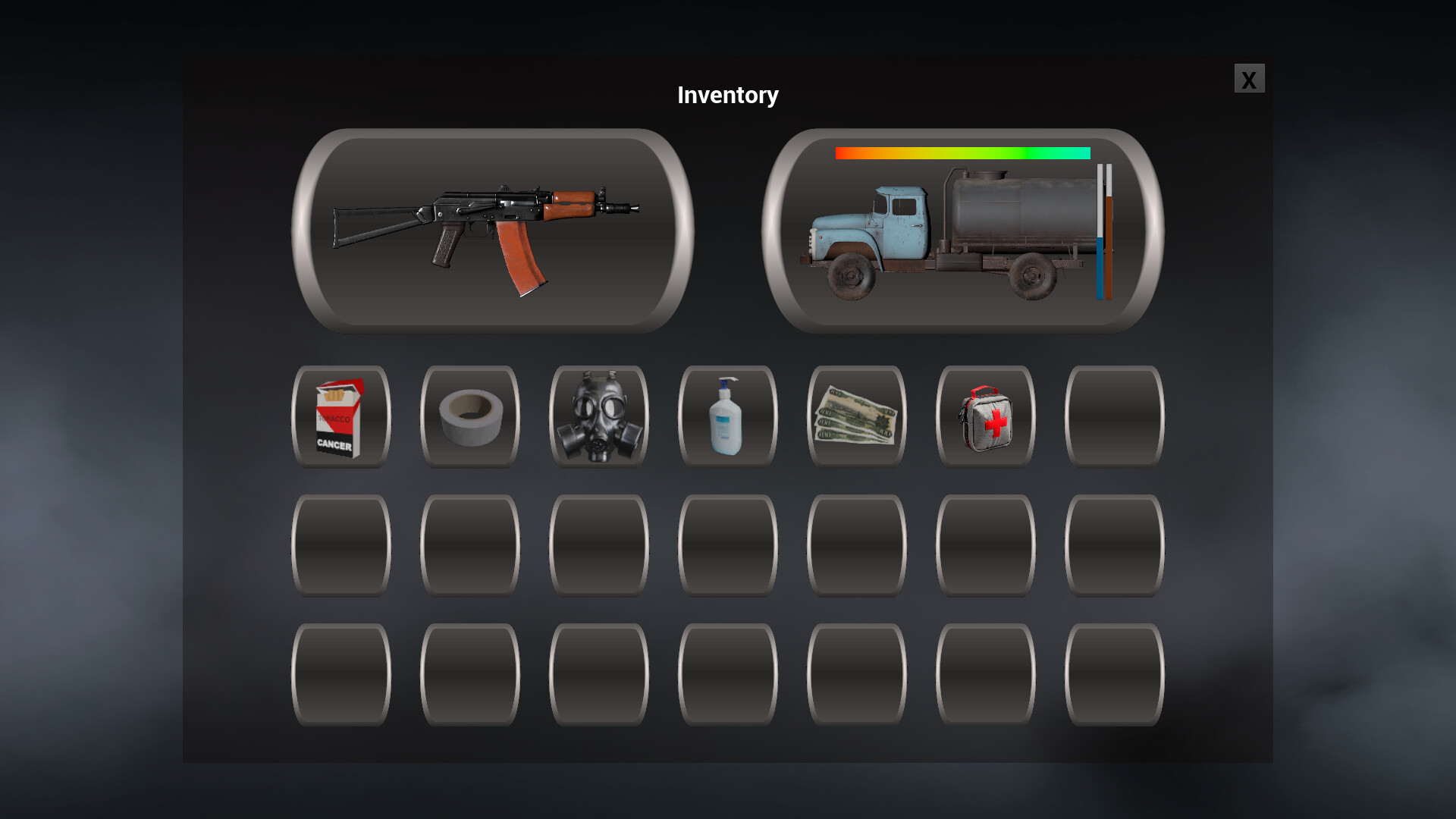This screenshot has width=1456, height=819.
Task: Close the Inventory window with the X button
Action: [1248, 79]
